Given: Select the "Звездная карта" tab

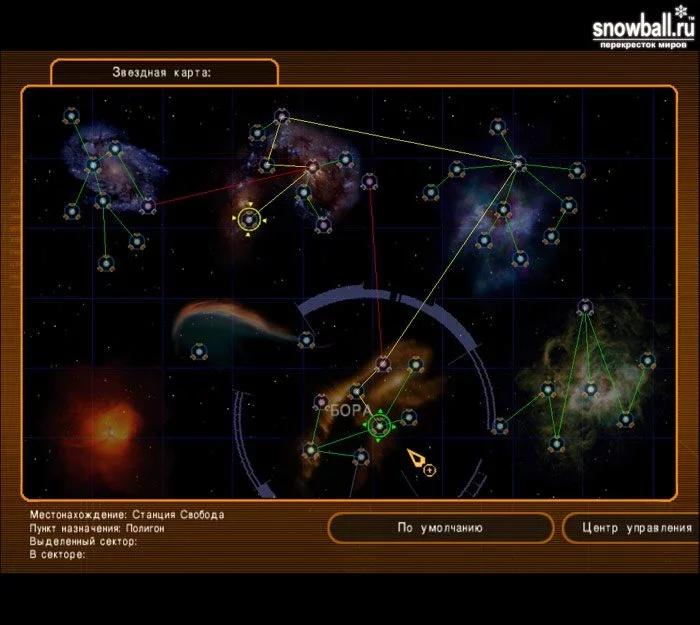Looking at the screenshot, I should pyautogui.click(x=164, y=72).
